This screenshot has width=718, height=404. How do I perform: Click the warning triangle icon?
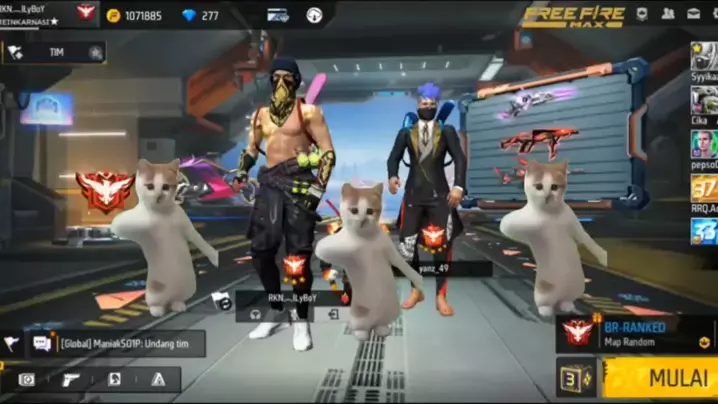coord(157,380)
